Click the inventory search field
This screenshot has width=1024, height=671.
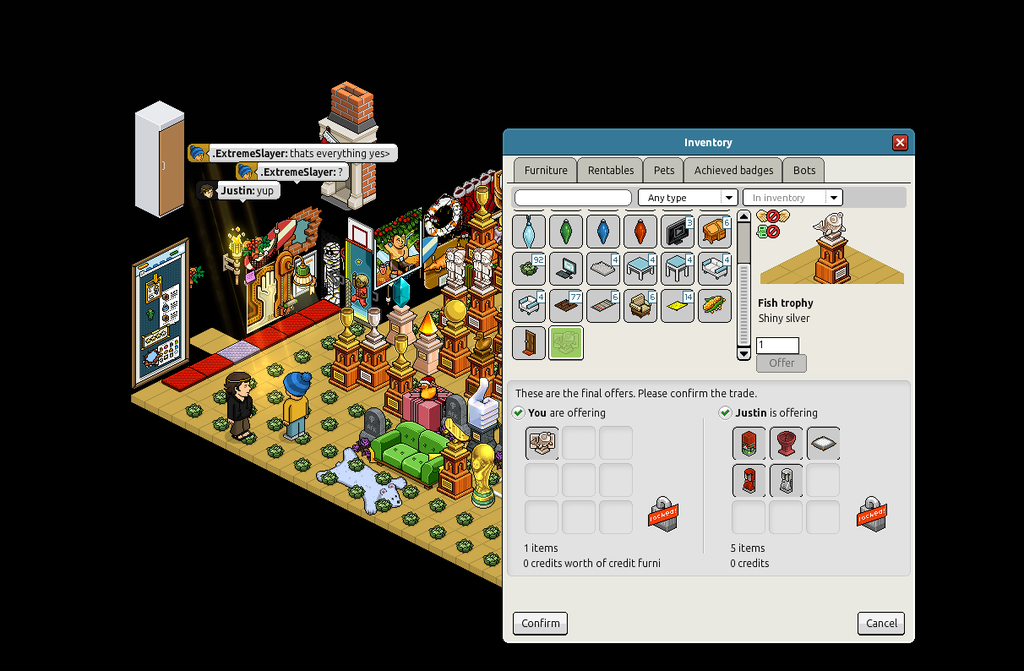pyautogui.click(x=573, y=198)
